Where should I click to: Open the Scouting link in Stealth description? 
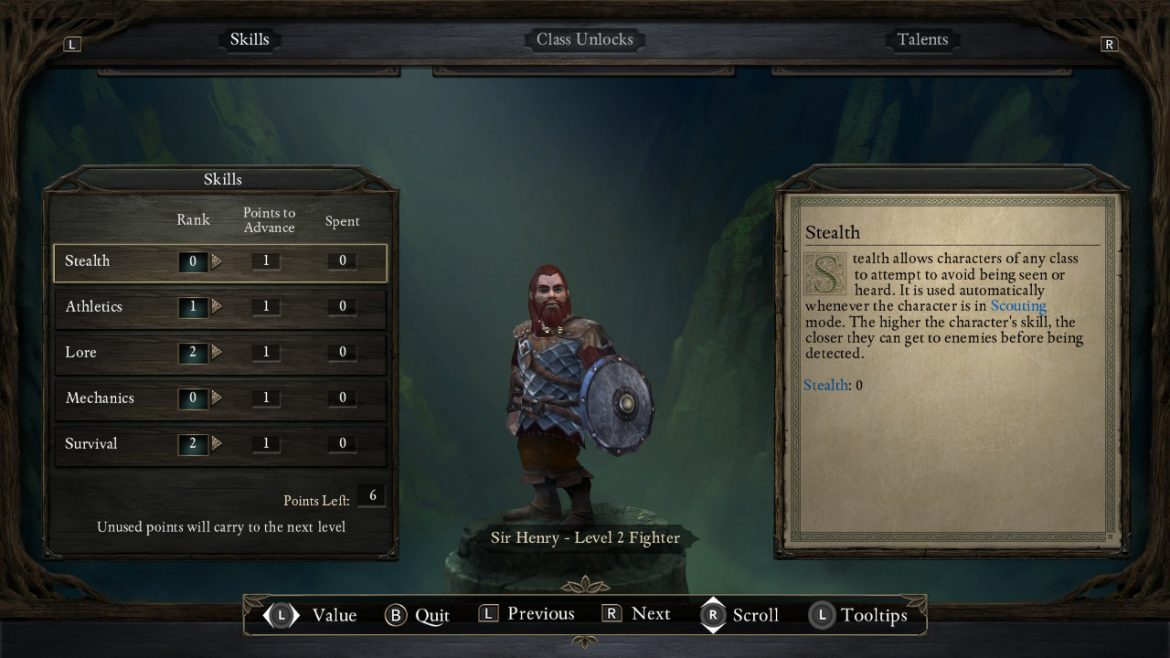tap(1018, 306)
